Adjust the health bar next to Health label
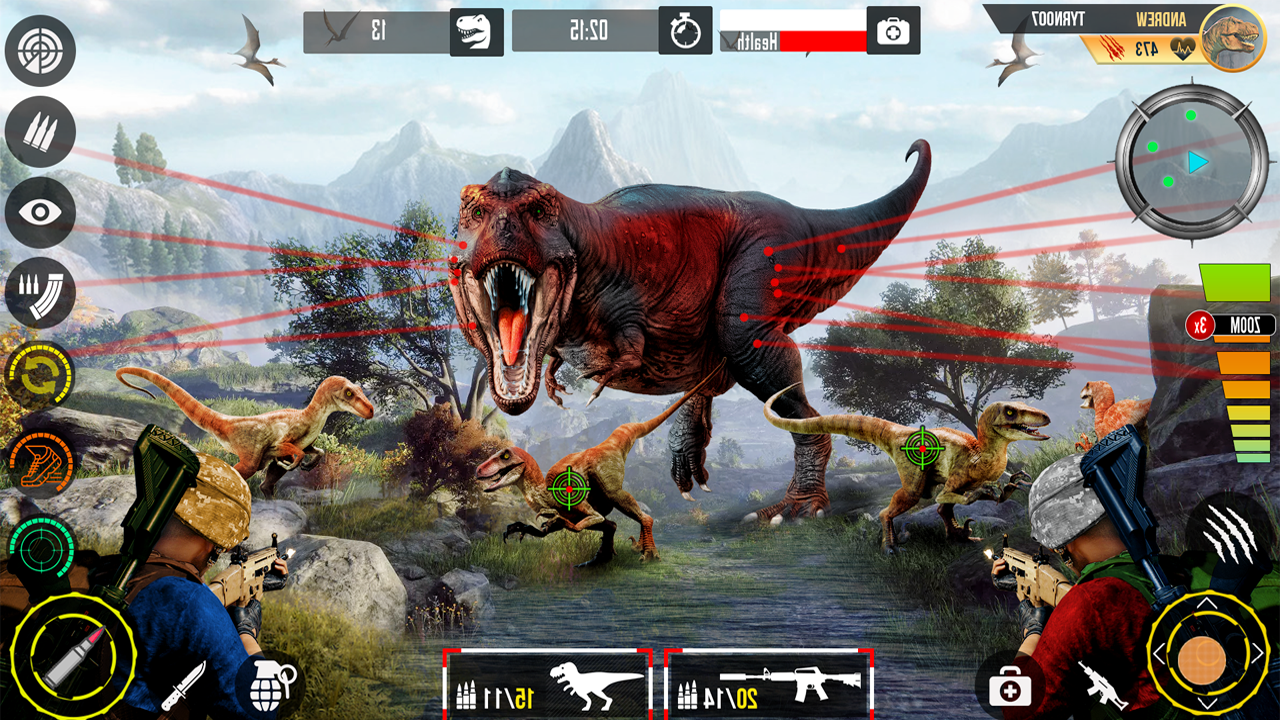This screenshot has width=1280, height=720. 822,40
